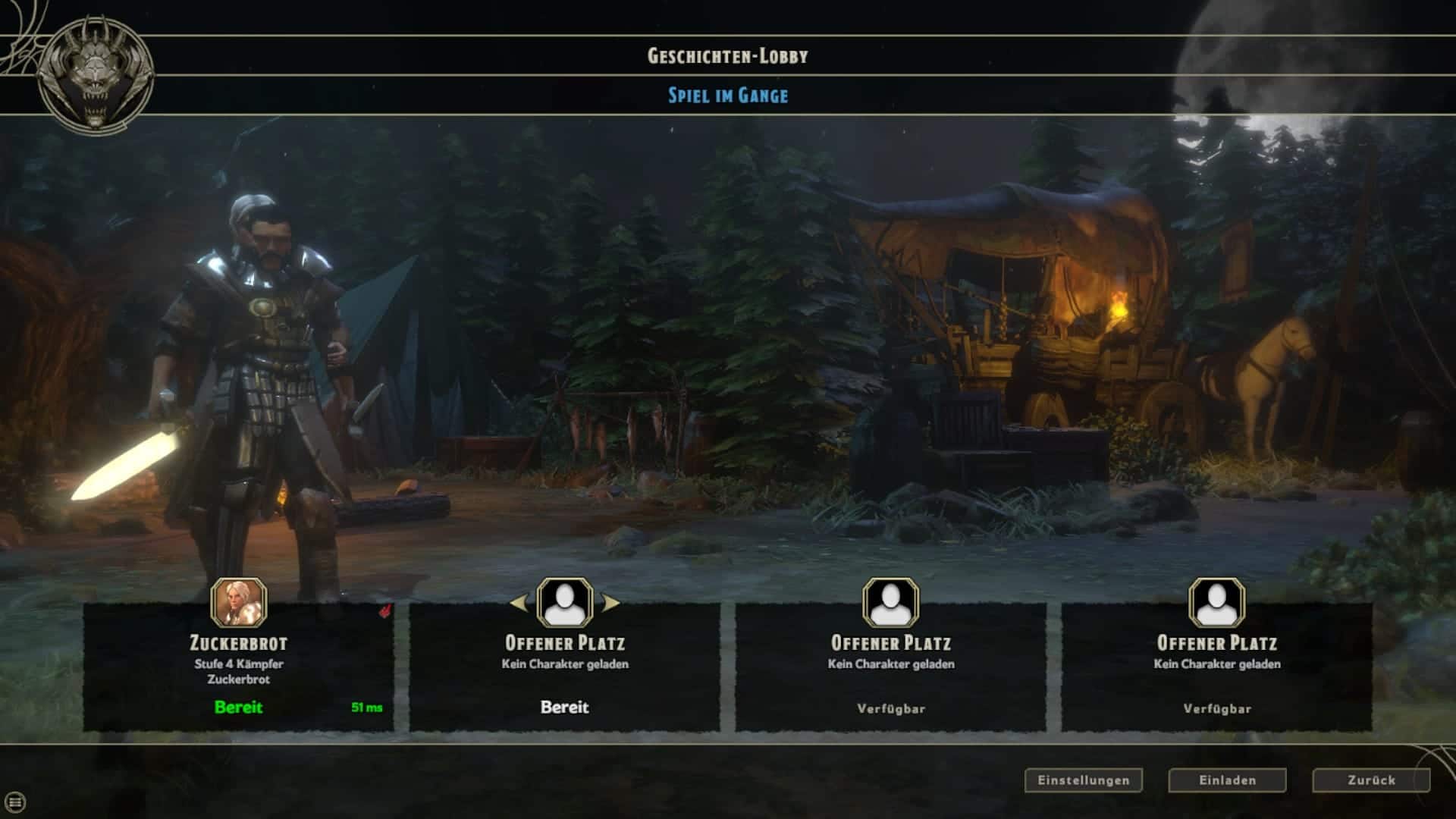This screenshot has height=819, width=1456.
Task: Toggle the green Bereit status for Zuckerbrot
Action: [x=238, y=708]
